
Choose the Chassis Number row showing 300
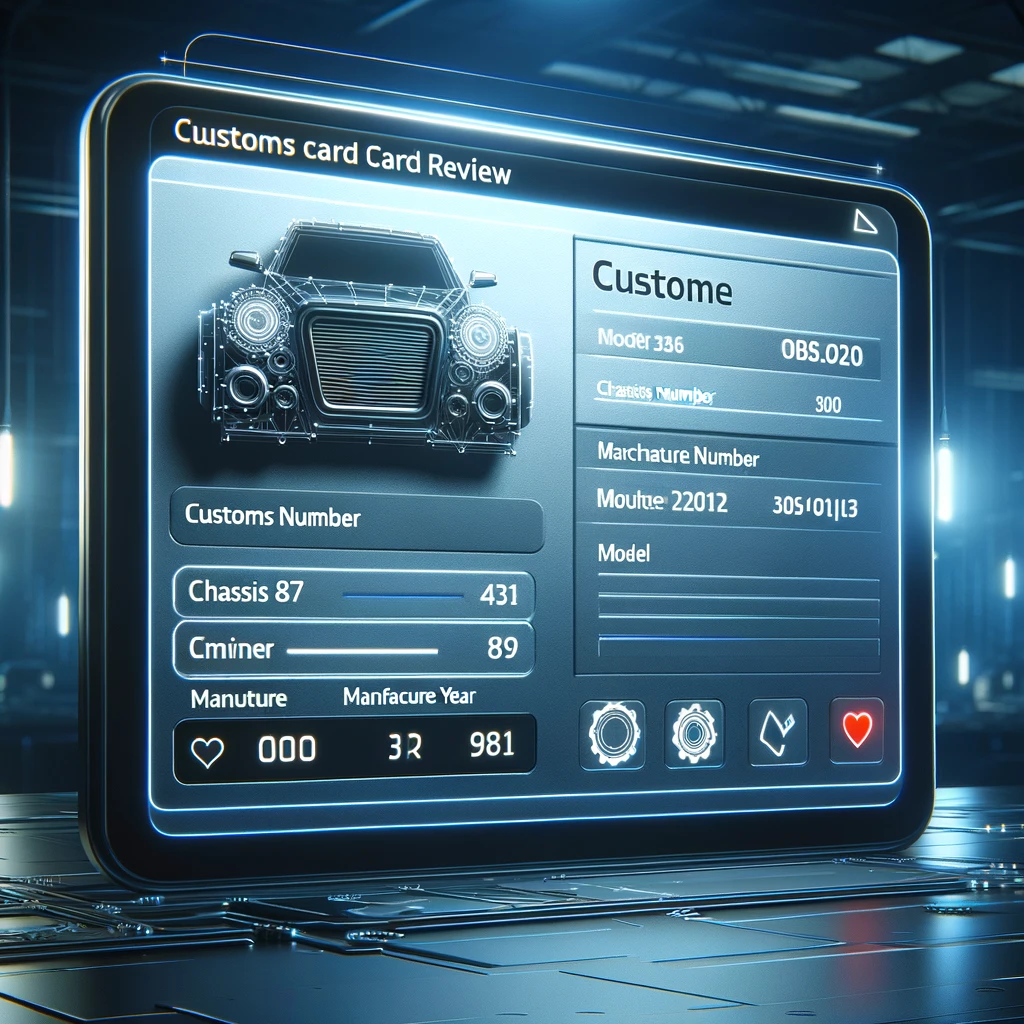[728, 400]
